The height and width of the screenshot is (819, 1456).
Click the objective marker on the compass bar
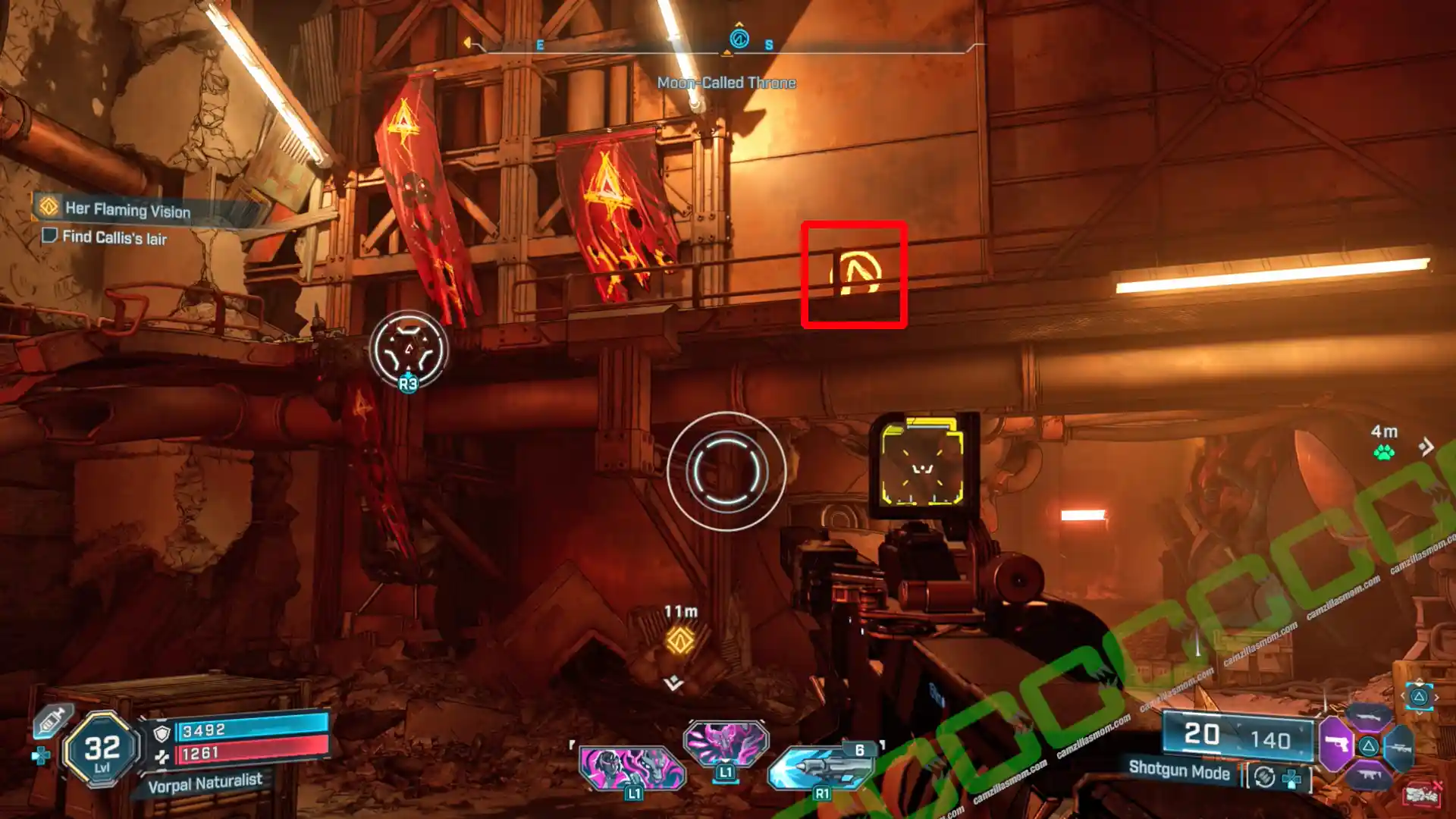pos(739,38)
